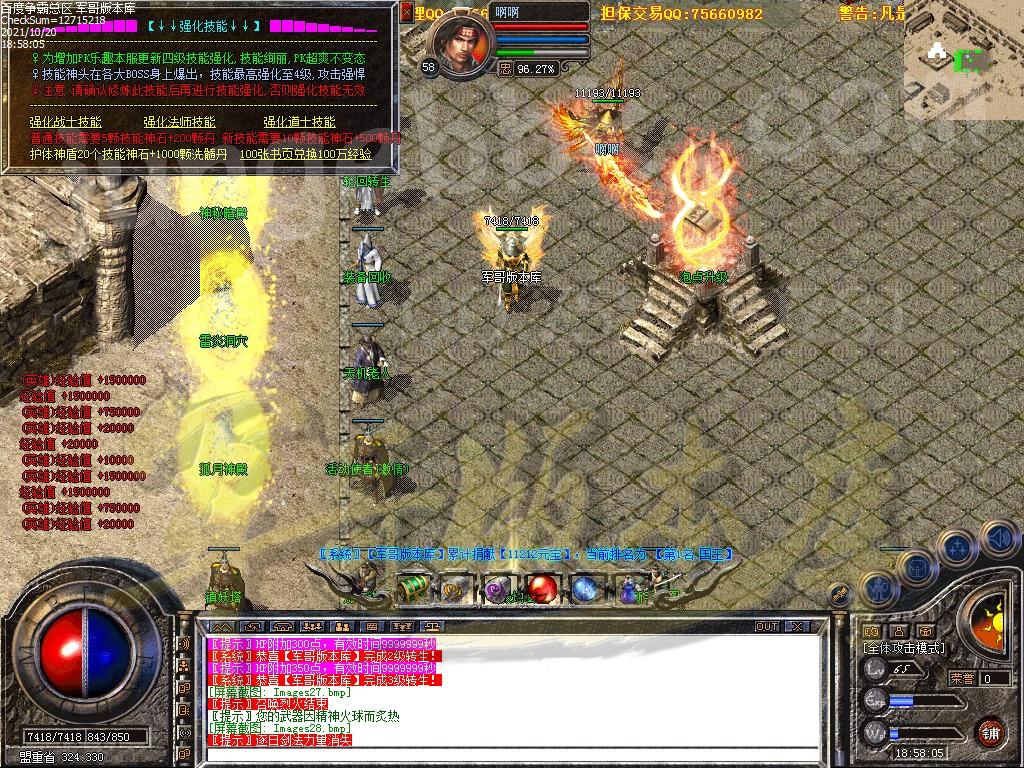
Task: Select the blue orb hotbar slot
Action: click(584, 589)
